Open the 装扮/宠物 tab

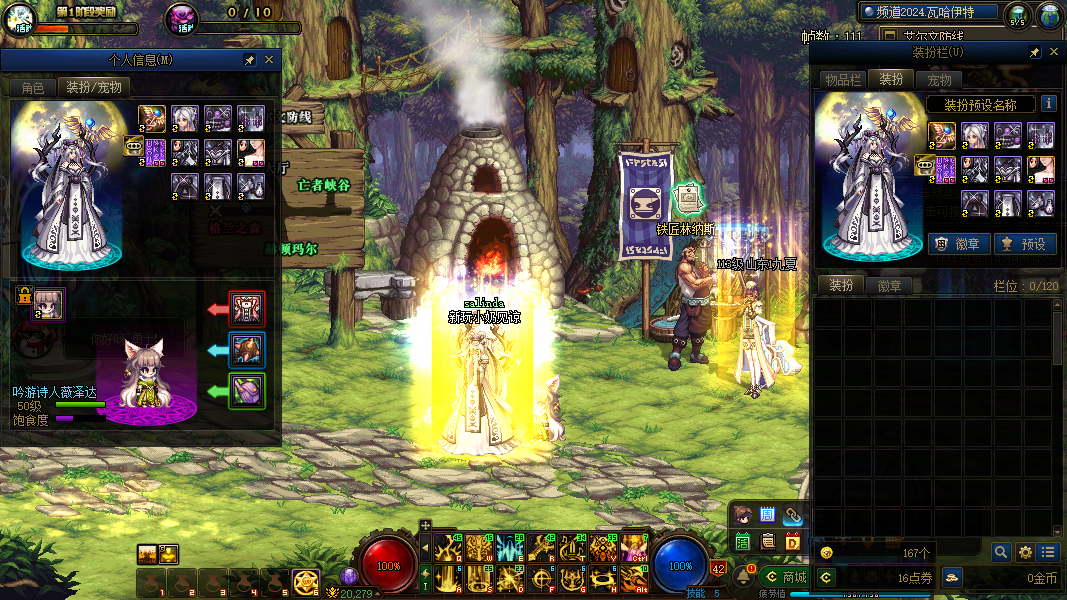(x=93, y=87)
